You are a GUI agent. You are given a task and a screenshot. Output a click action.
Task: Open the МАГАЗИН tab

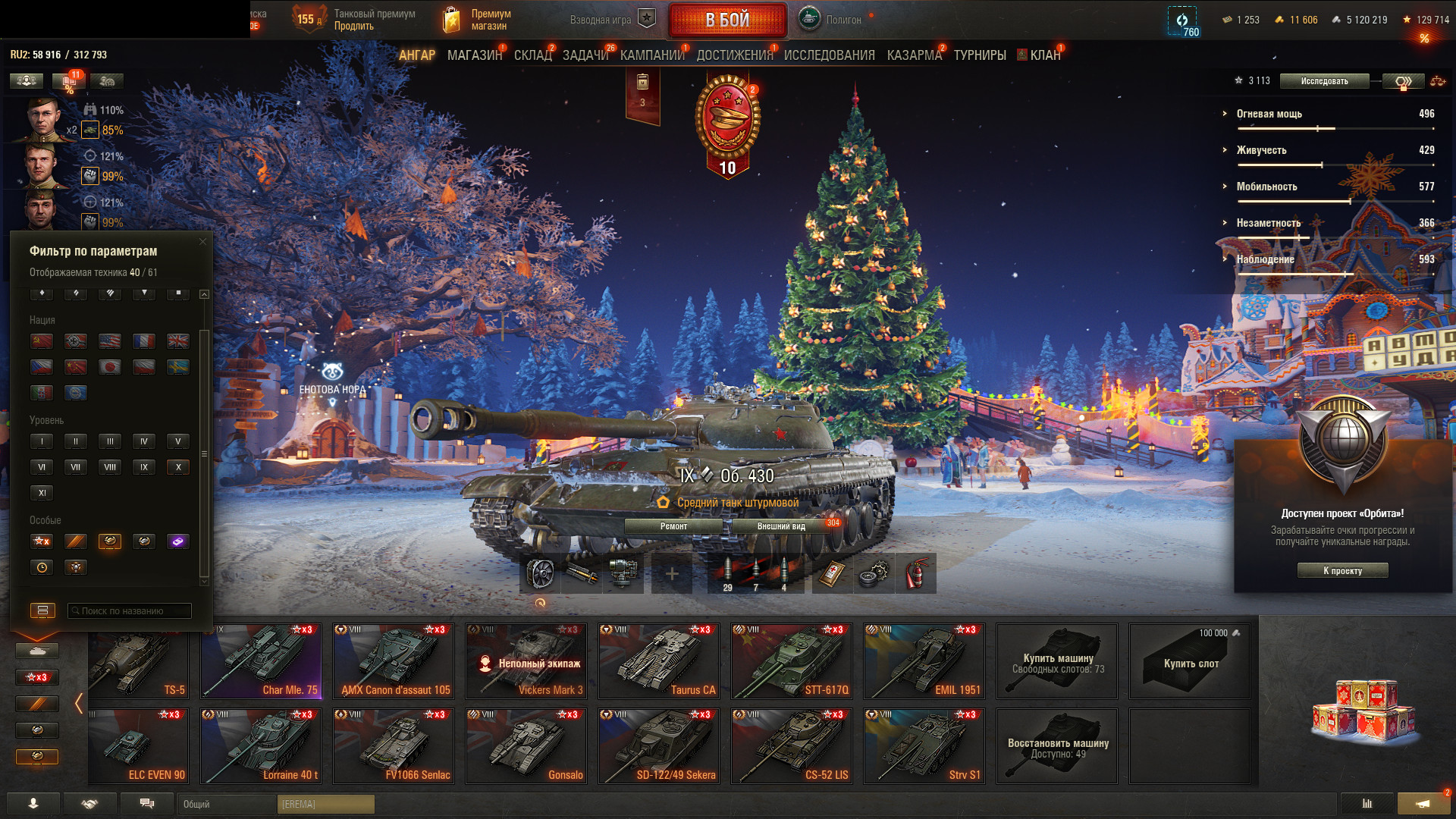(475, 55)
